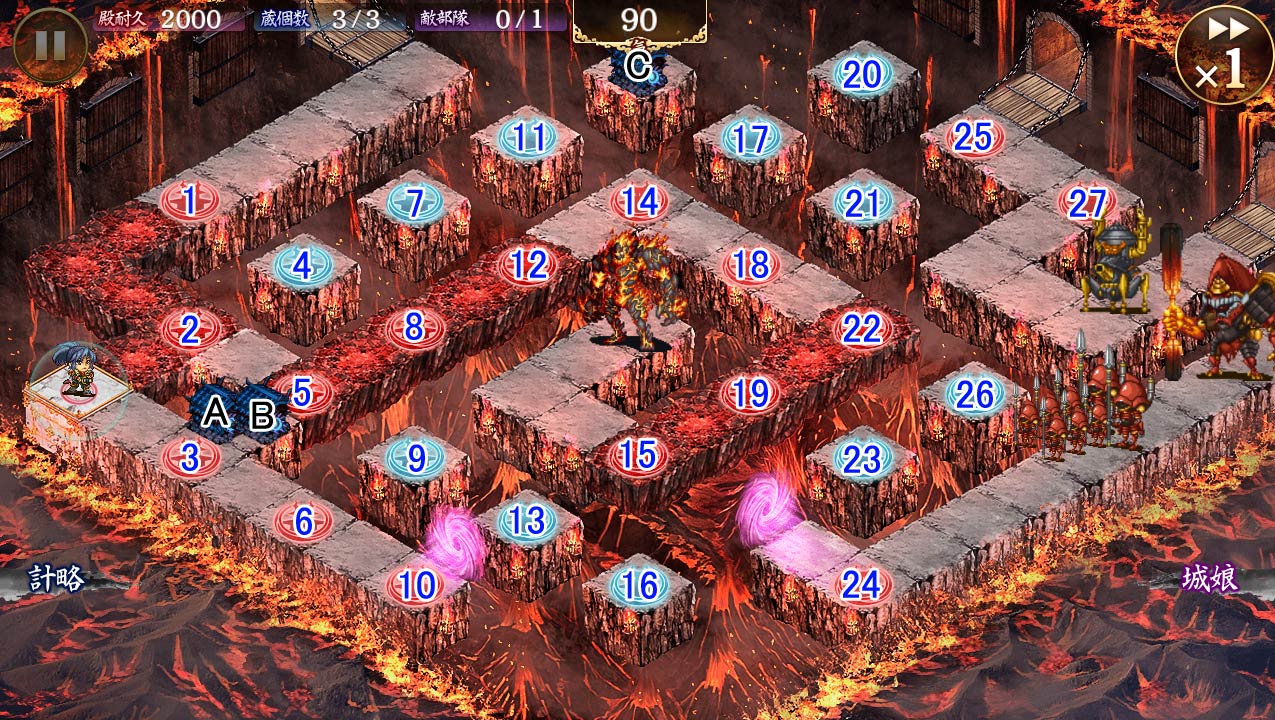The image size is (1275, 720).
Task: Pause the battle
Action: coord(49,45)
